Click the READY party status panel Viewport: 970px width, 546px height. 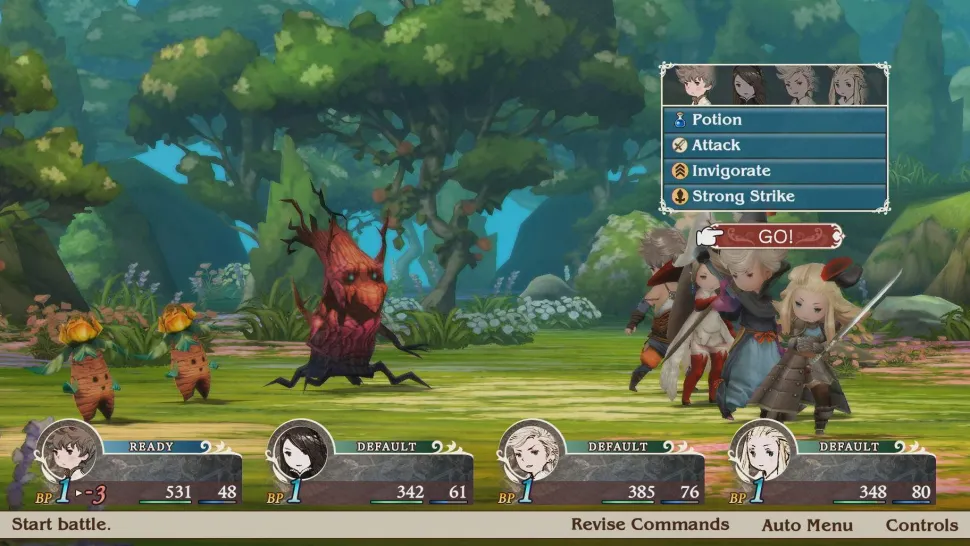pos(140,470)
